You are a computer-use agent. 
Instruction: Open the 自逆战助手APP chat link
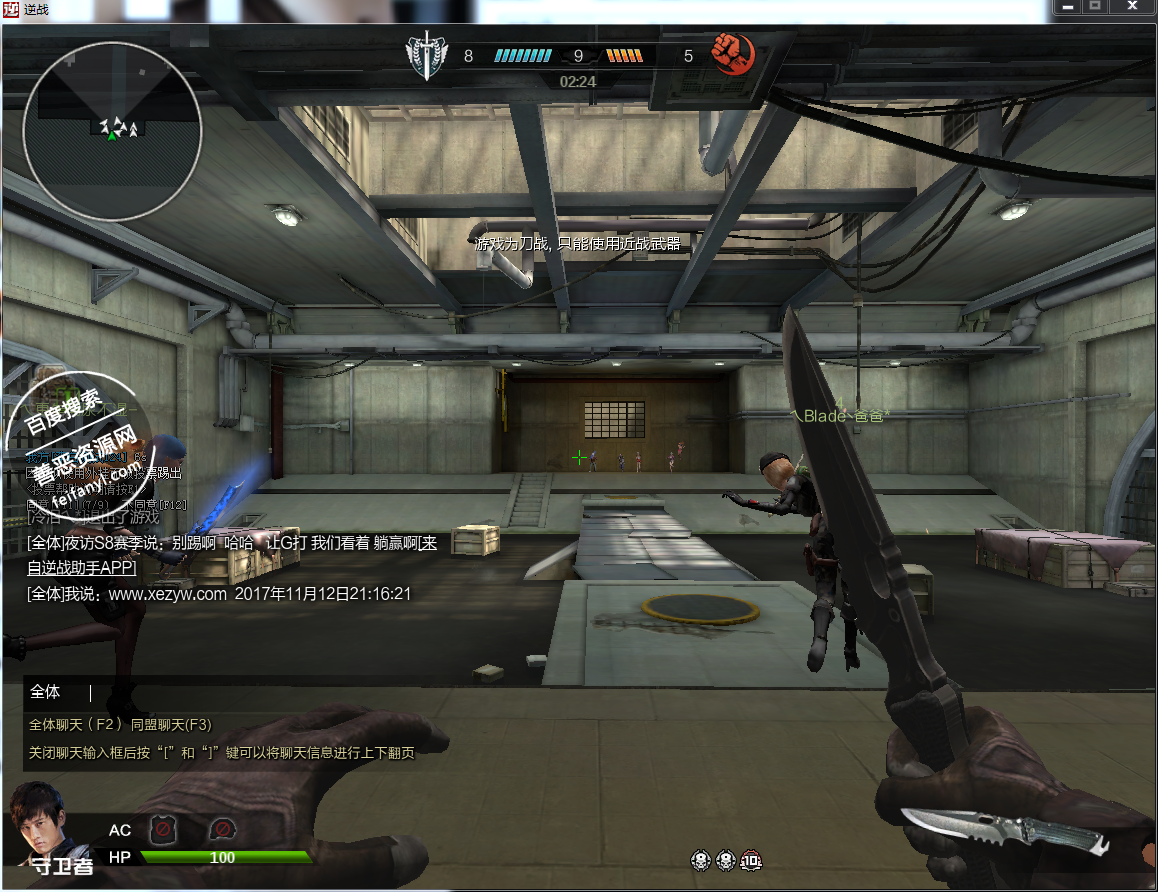tap(82, 568)
